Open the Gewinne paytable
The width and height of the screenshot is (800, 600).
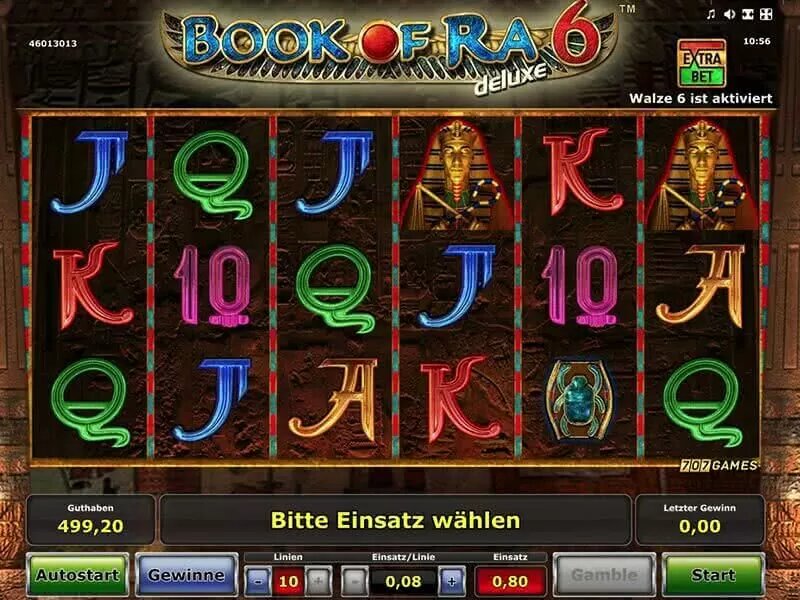click(x=185, y=575)
